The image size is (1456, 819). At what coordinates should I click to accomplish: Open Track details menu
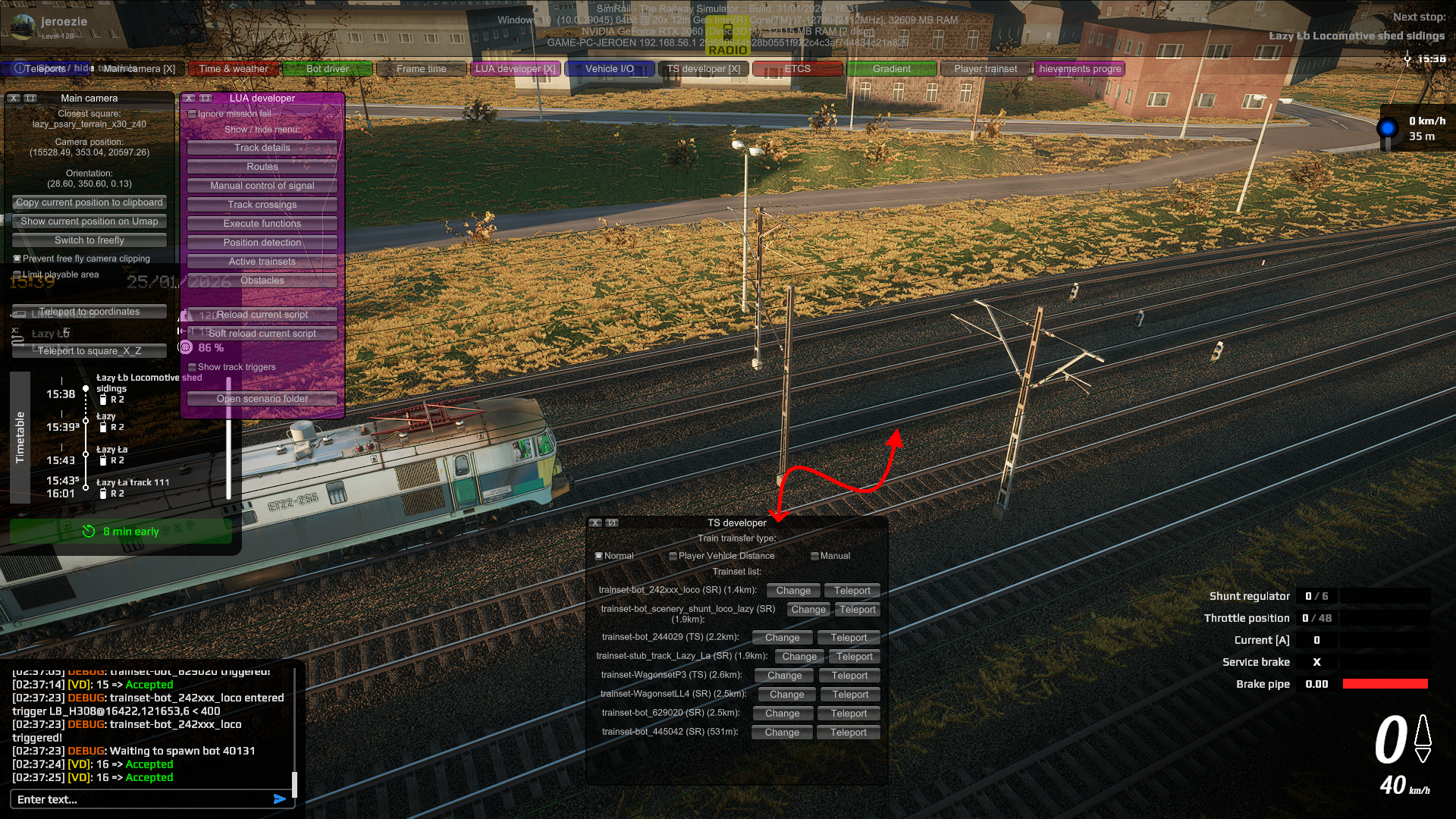coord(262,148)
